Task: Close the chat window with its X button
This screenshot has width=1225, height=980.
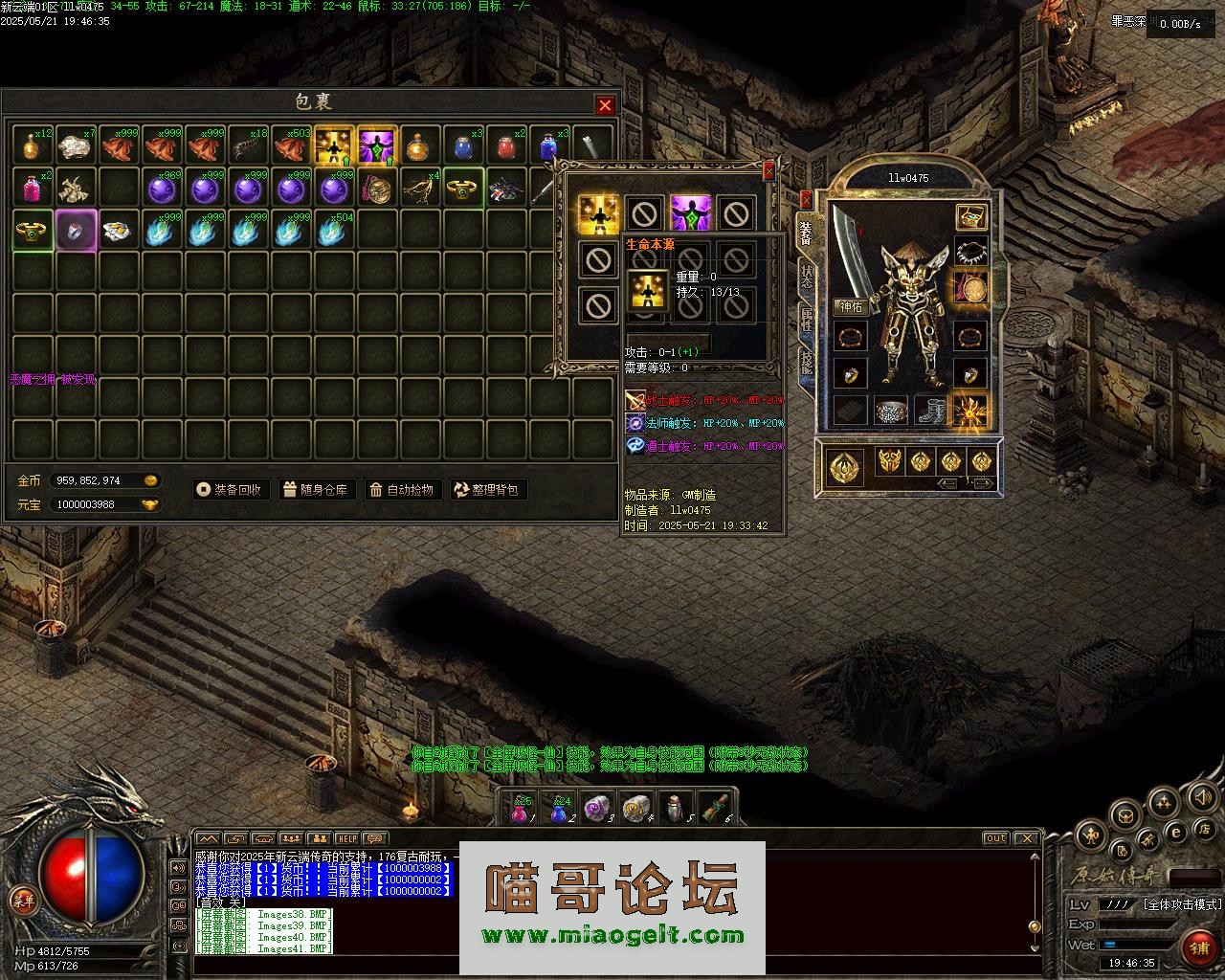Action: tap(1026, 838)
